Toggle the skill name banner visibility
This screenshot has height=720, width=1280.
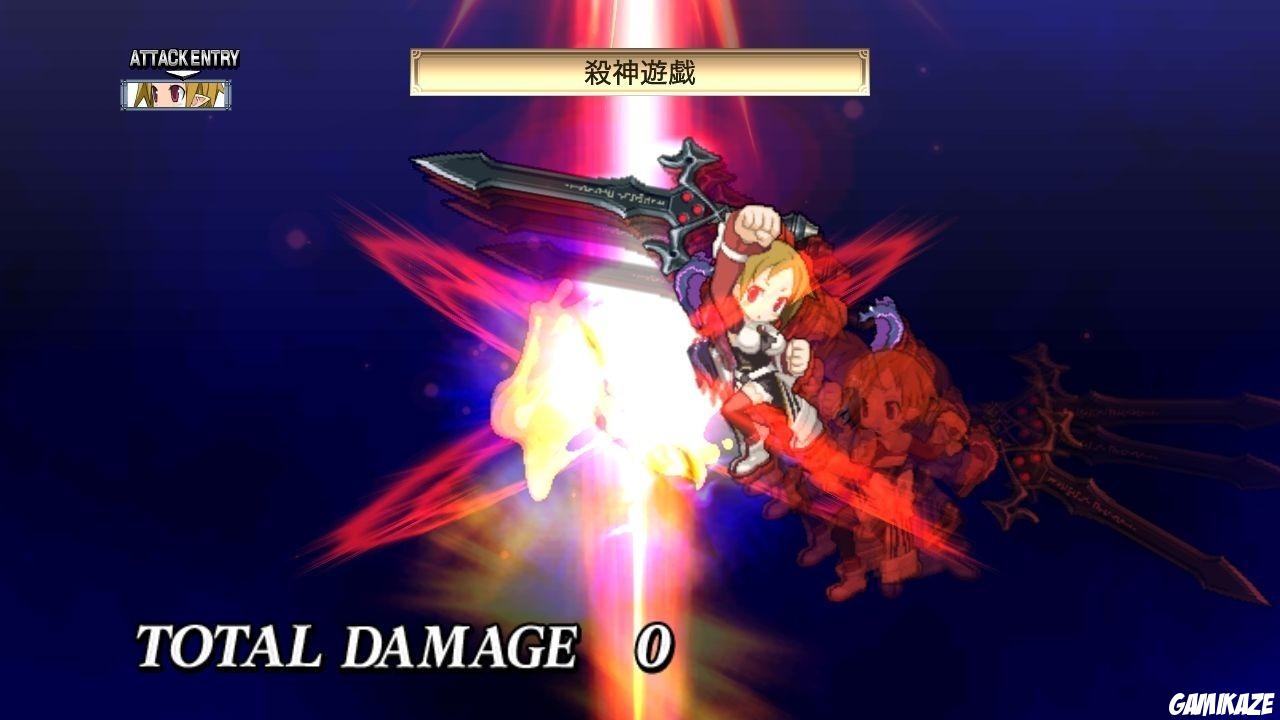click(640, 70)
